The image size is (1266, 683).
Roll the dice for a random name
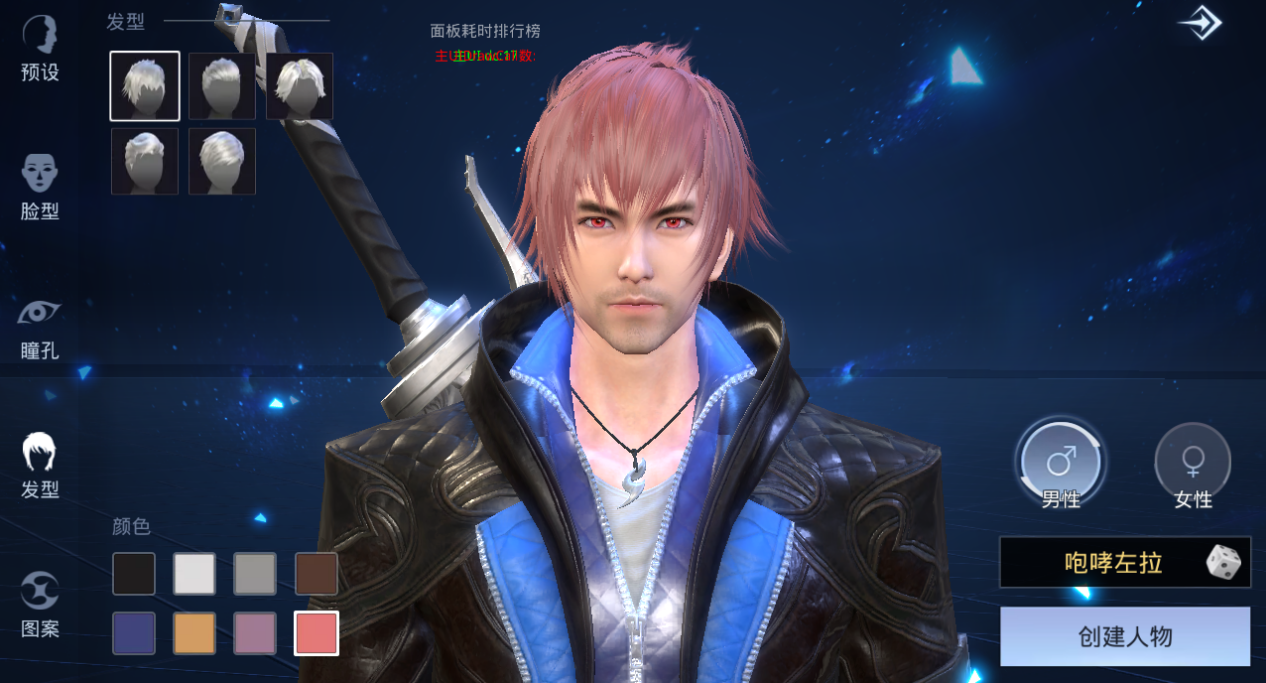tap(1223, 563)
